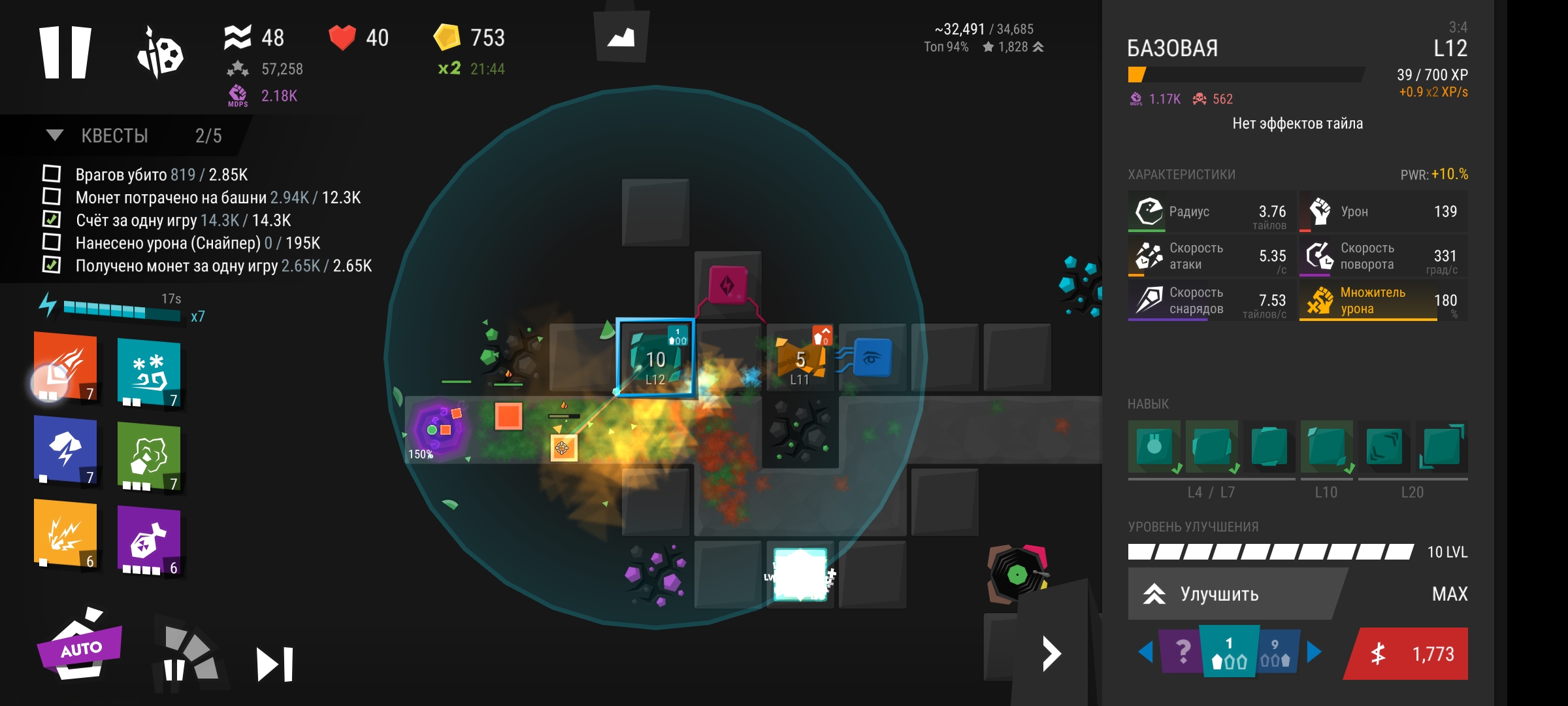Image resolution: width=1568 pixels, height=706 pixels.
Task: Choose the L20 skill icon
Action: point(1441,446)
